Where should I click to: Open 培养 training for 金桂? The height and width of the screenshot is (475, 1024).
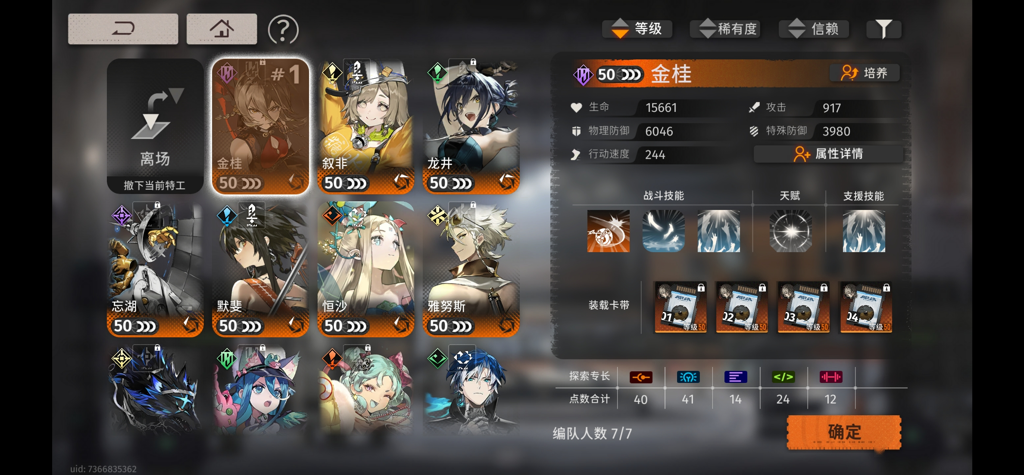[865, 73]
